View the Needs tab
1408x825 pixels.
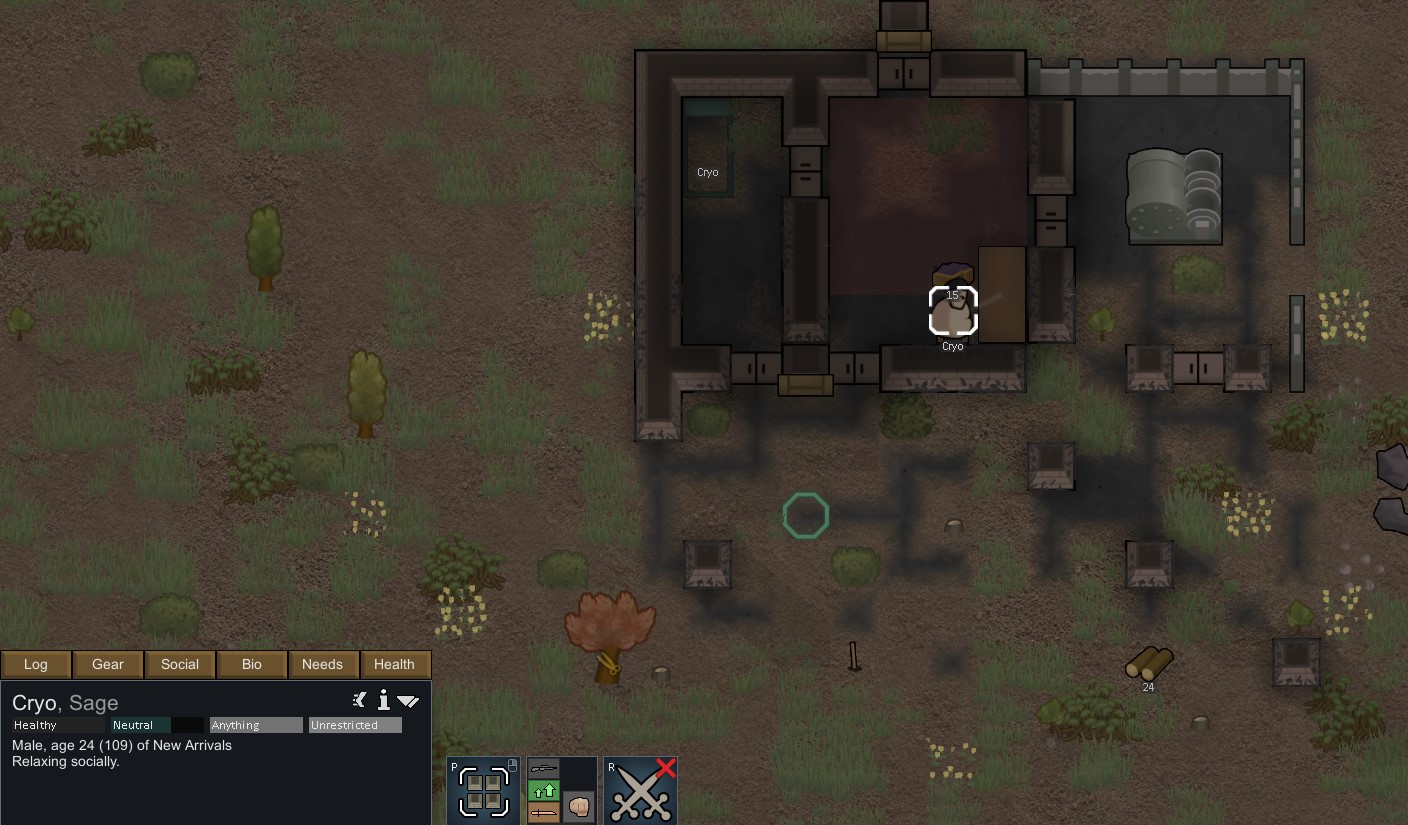(x=323, y=664)
